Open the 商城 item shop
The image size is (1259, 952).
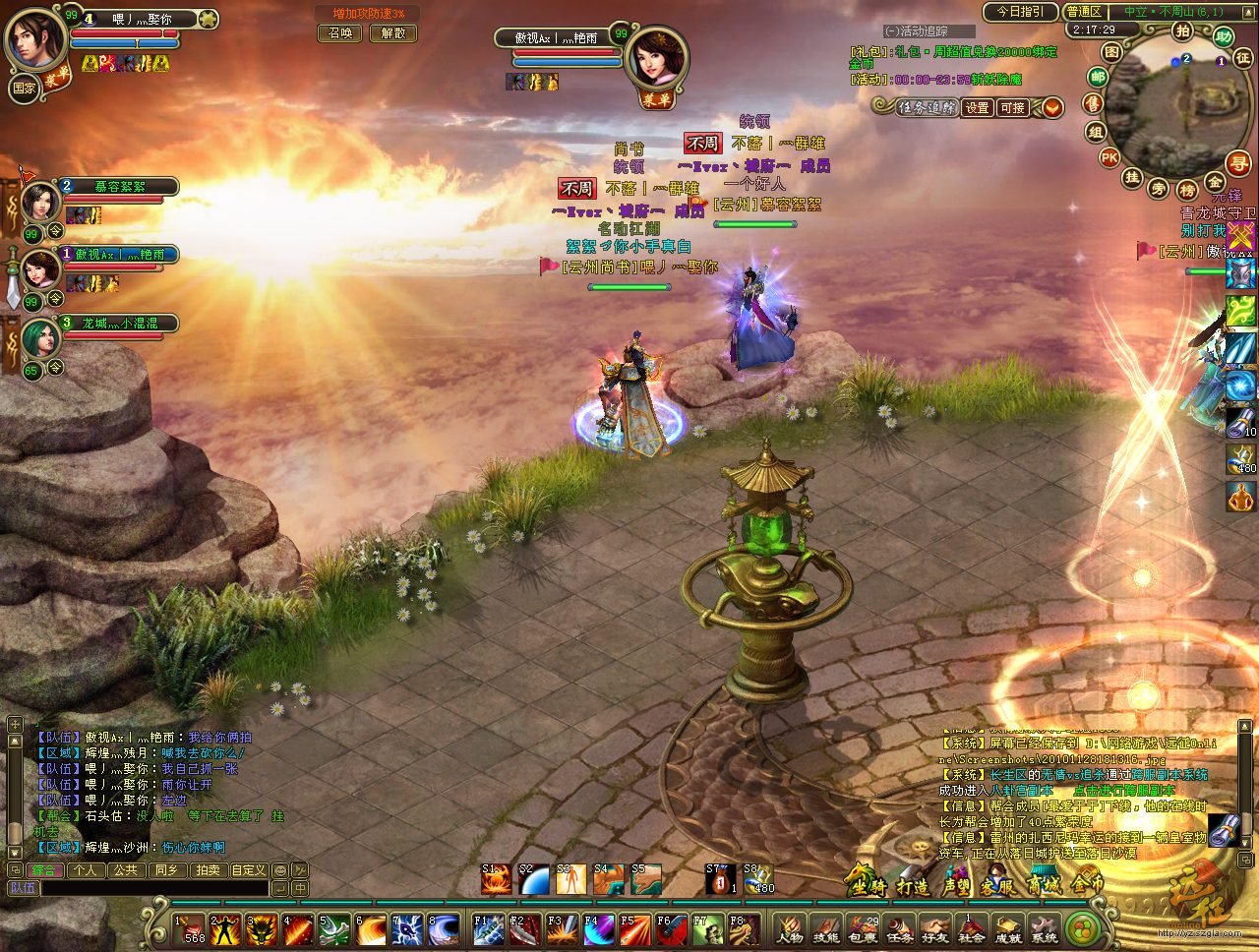1044,885
